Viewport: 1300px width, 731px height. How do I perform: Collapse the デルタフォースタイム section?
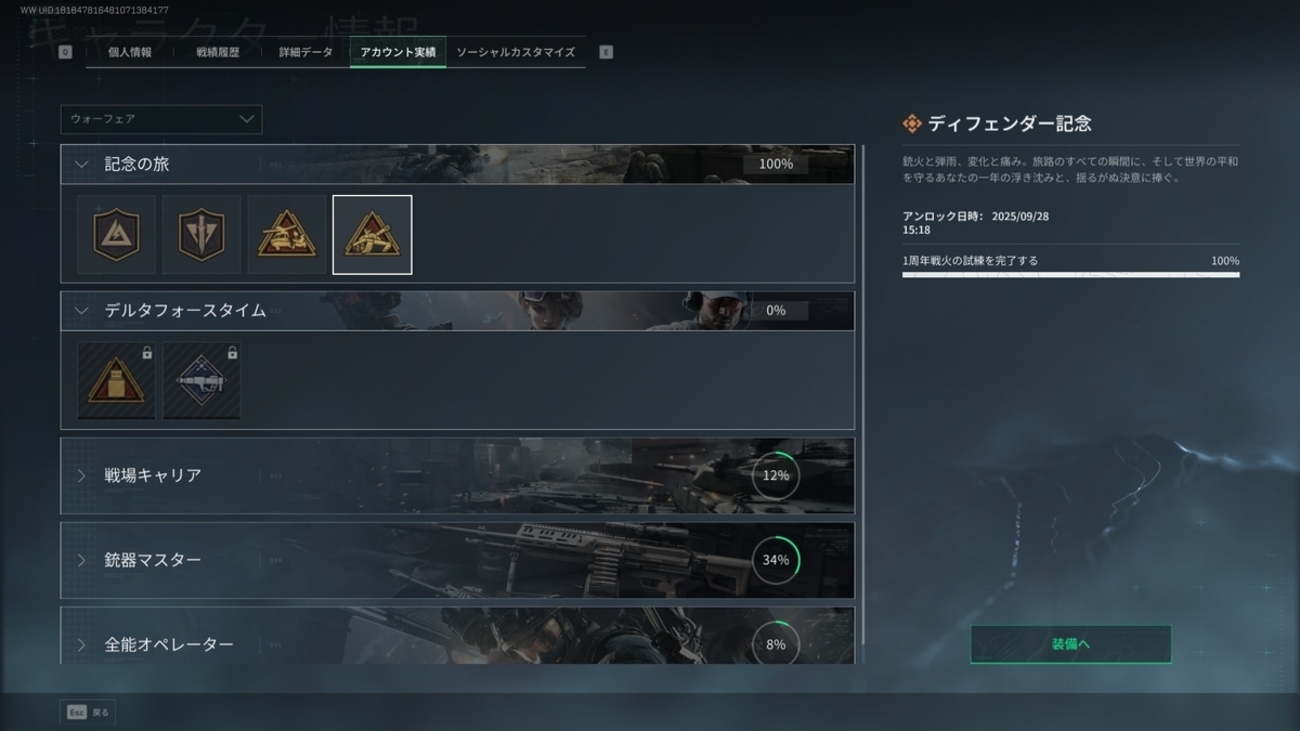pos(82,311)
